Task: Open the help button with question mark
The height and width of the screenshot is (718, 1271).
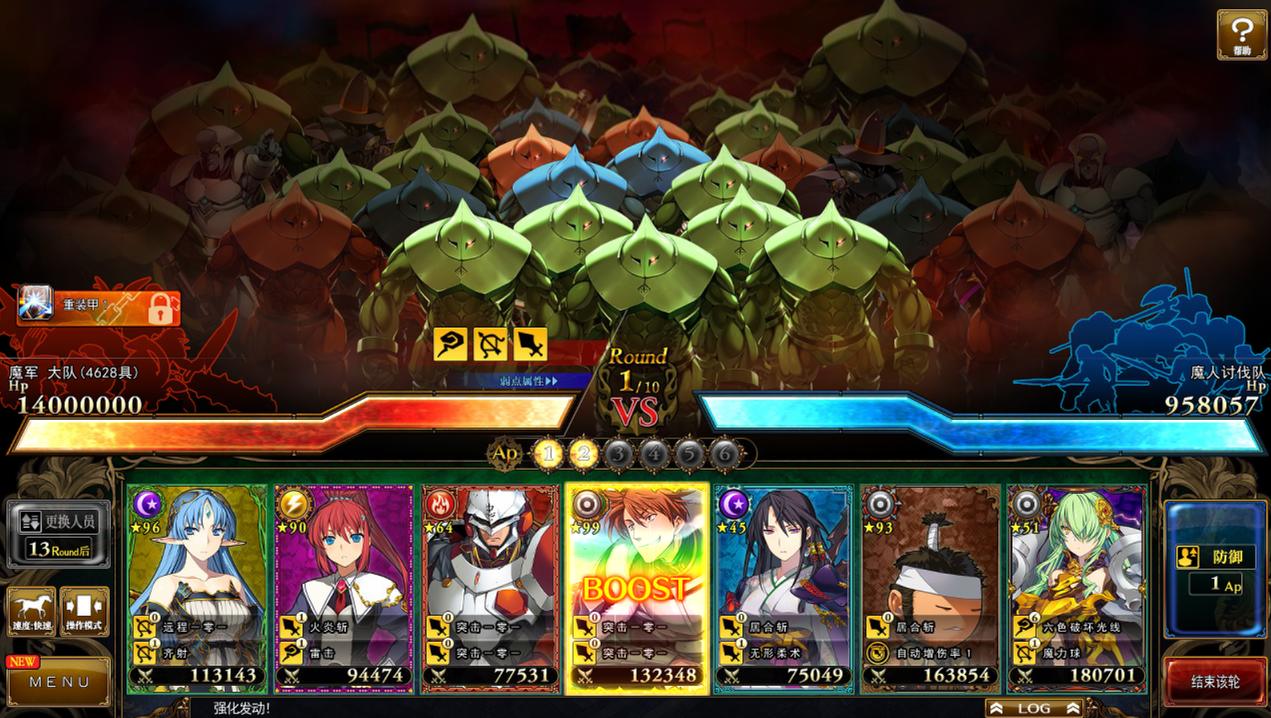Action: point(1241,34)
